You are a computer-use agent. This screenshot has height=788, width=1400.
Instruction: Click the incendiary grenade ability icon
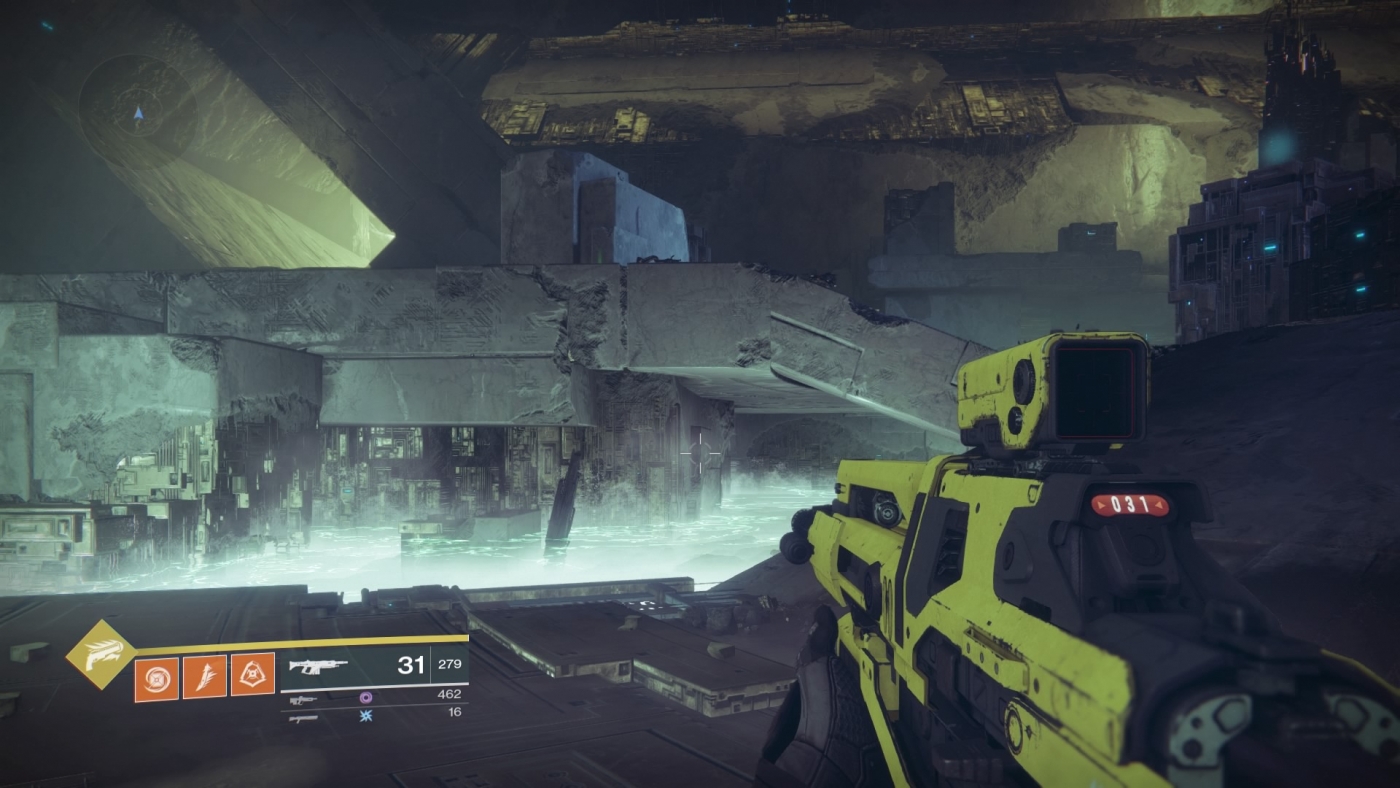[156, 676]
